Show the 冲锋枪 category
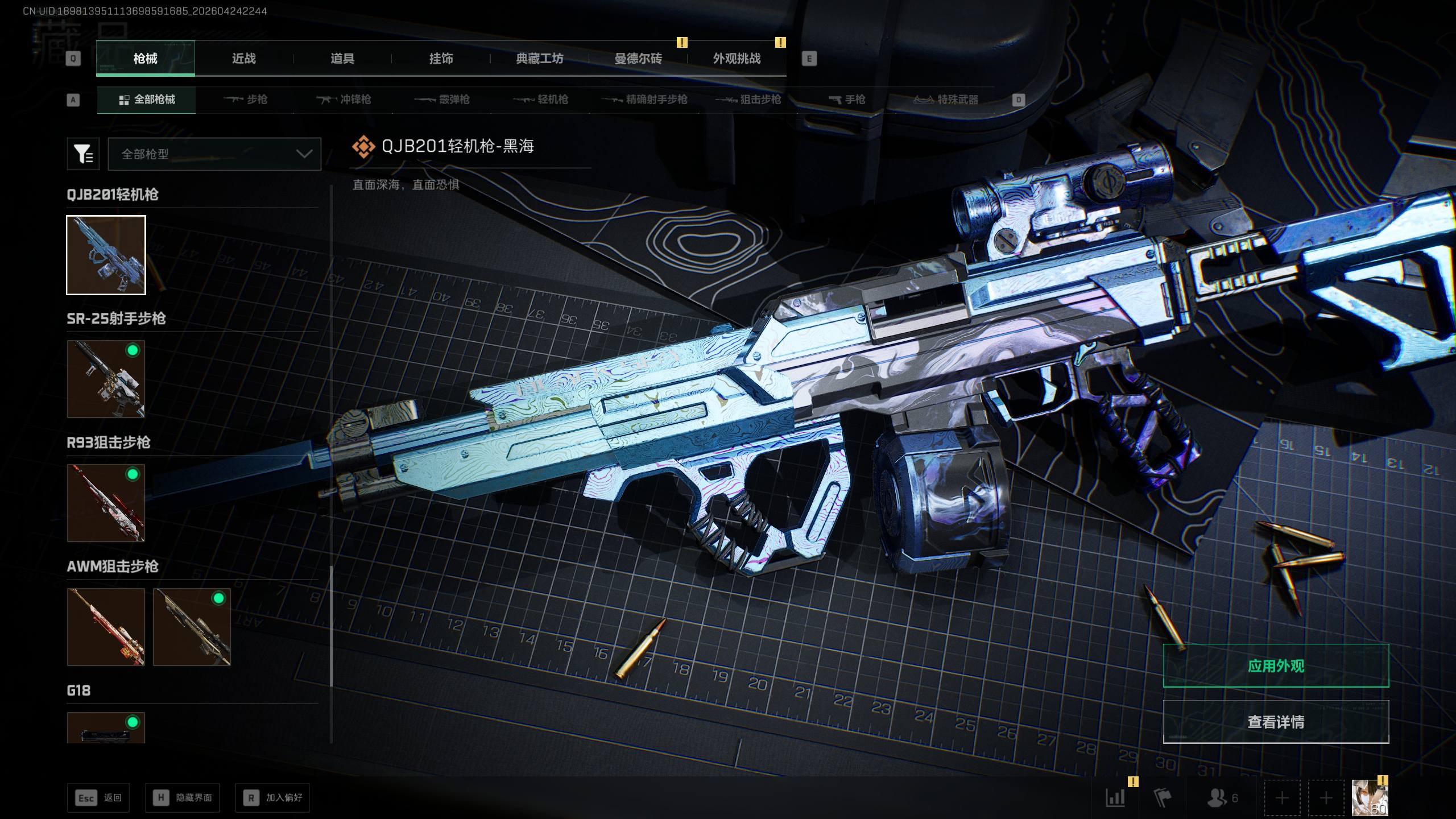 (x=344, y=100)
